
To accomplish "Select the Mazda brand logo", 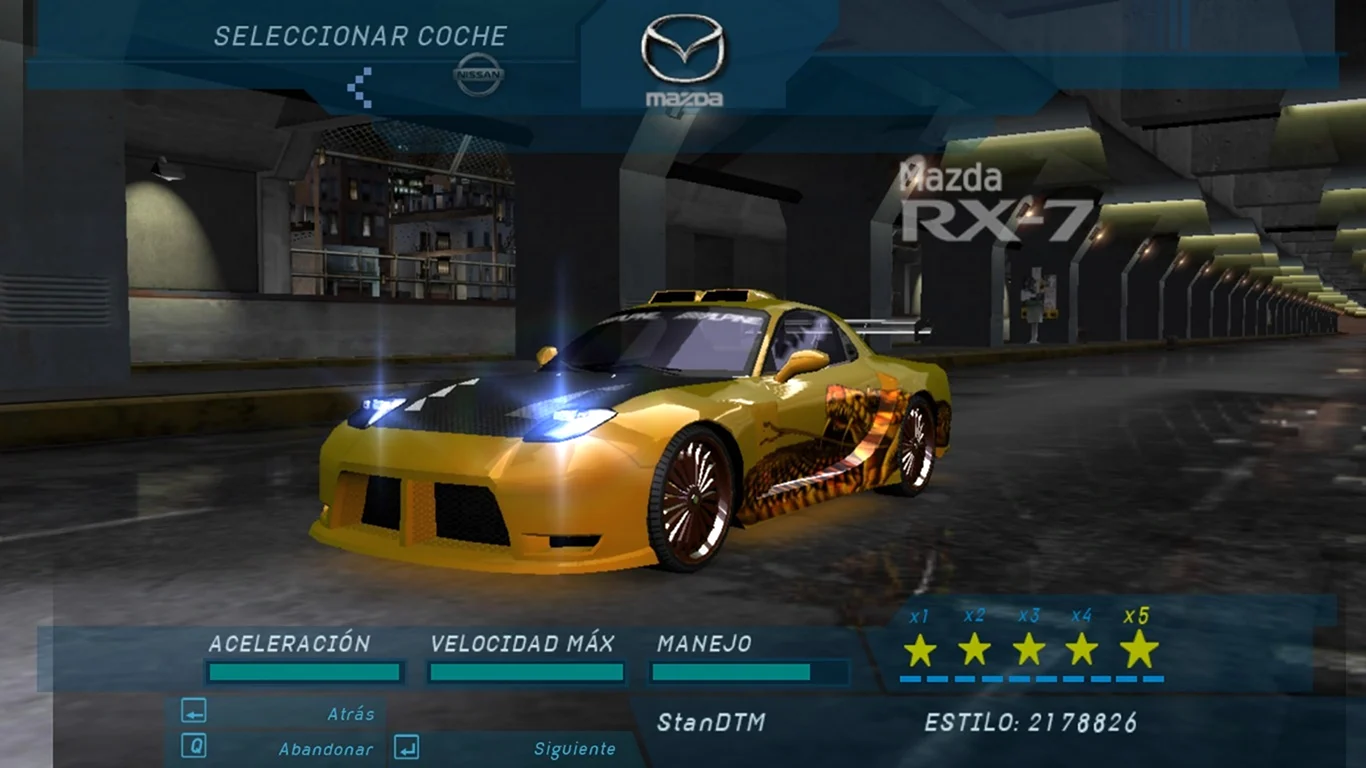I will pyautogui.click(x=684, y=62).
